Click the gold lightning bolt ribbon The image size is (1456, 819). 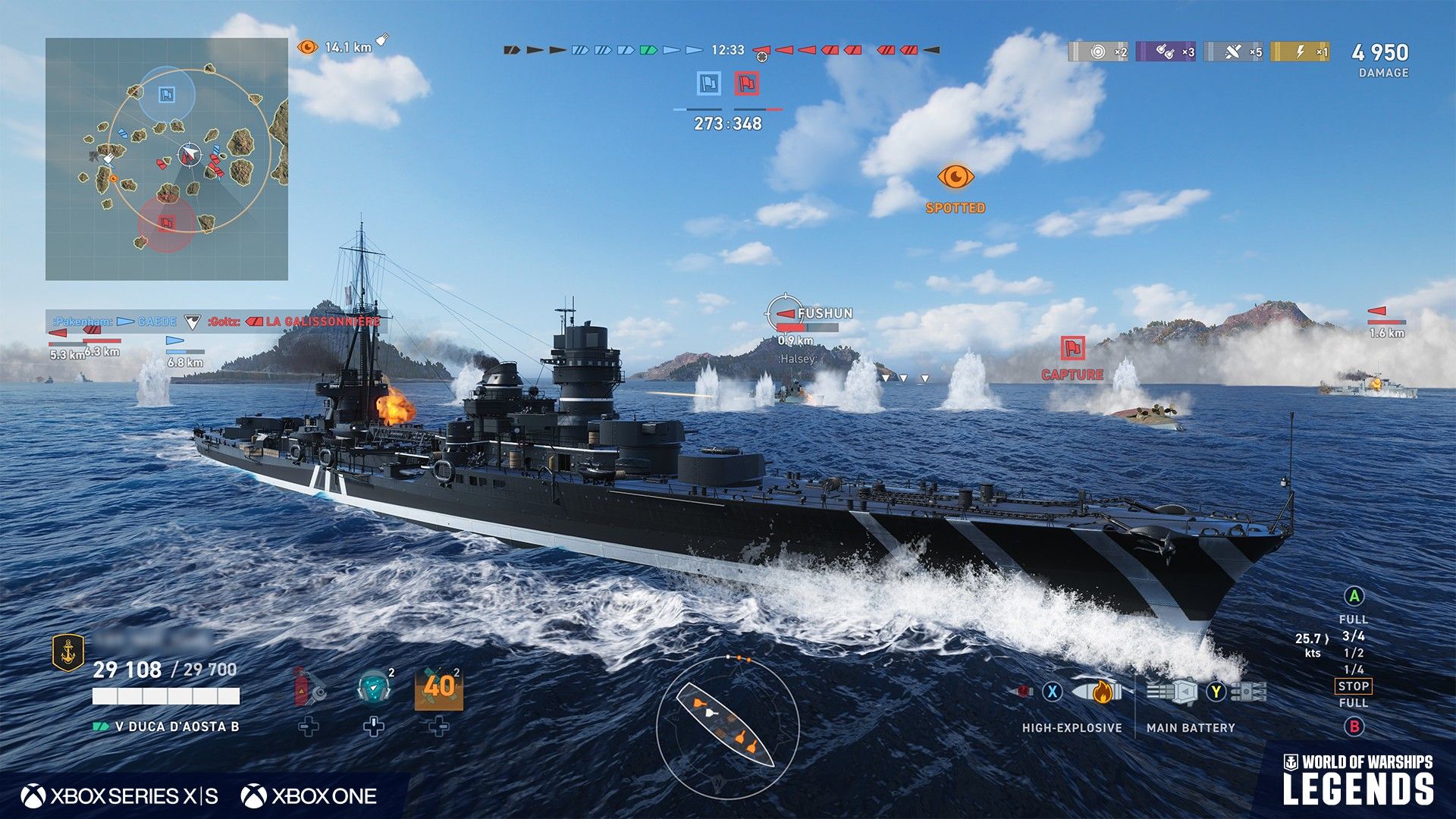coord(1300,52)
